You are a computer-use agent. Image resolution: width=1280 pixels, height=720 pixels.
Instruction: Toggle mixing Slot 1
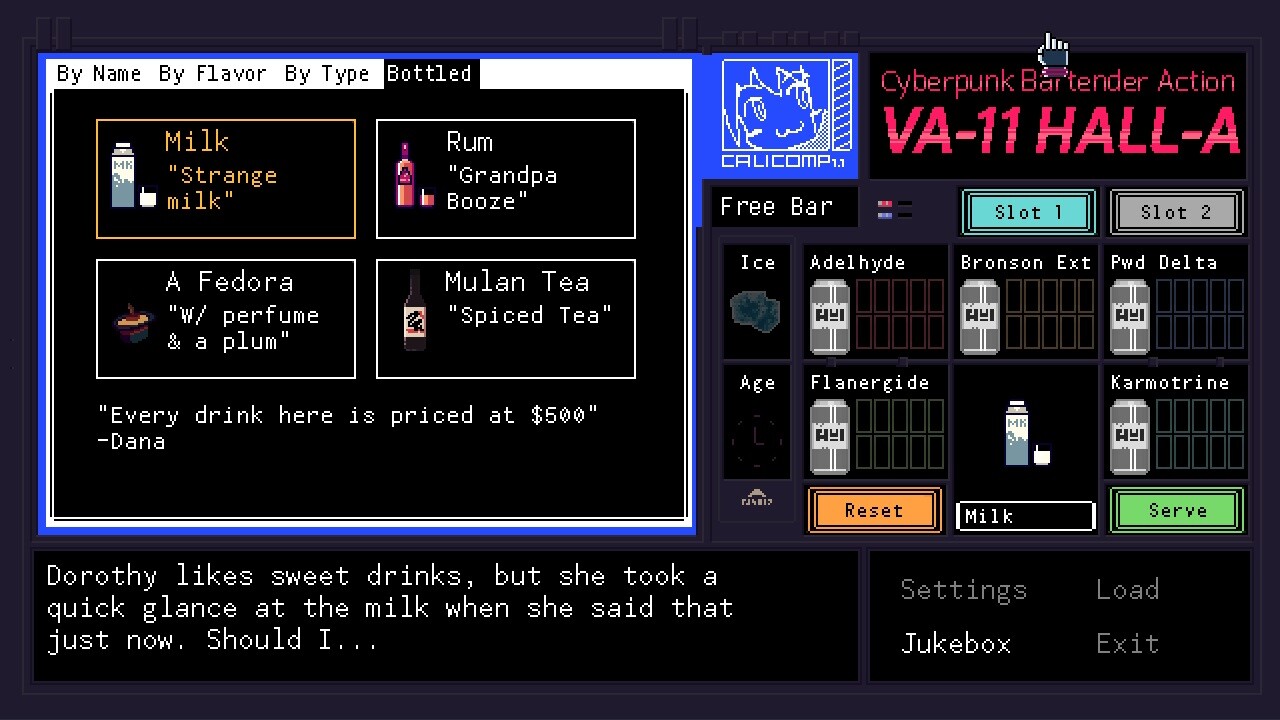coord(1028,212)
